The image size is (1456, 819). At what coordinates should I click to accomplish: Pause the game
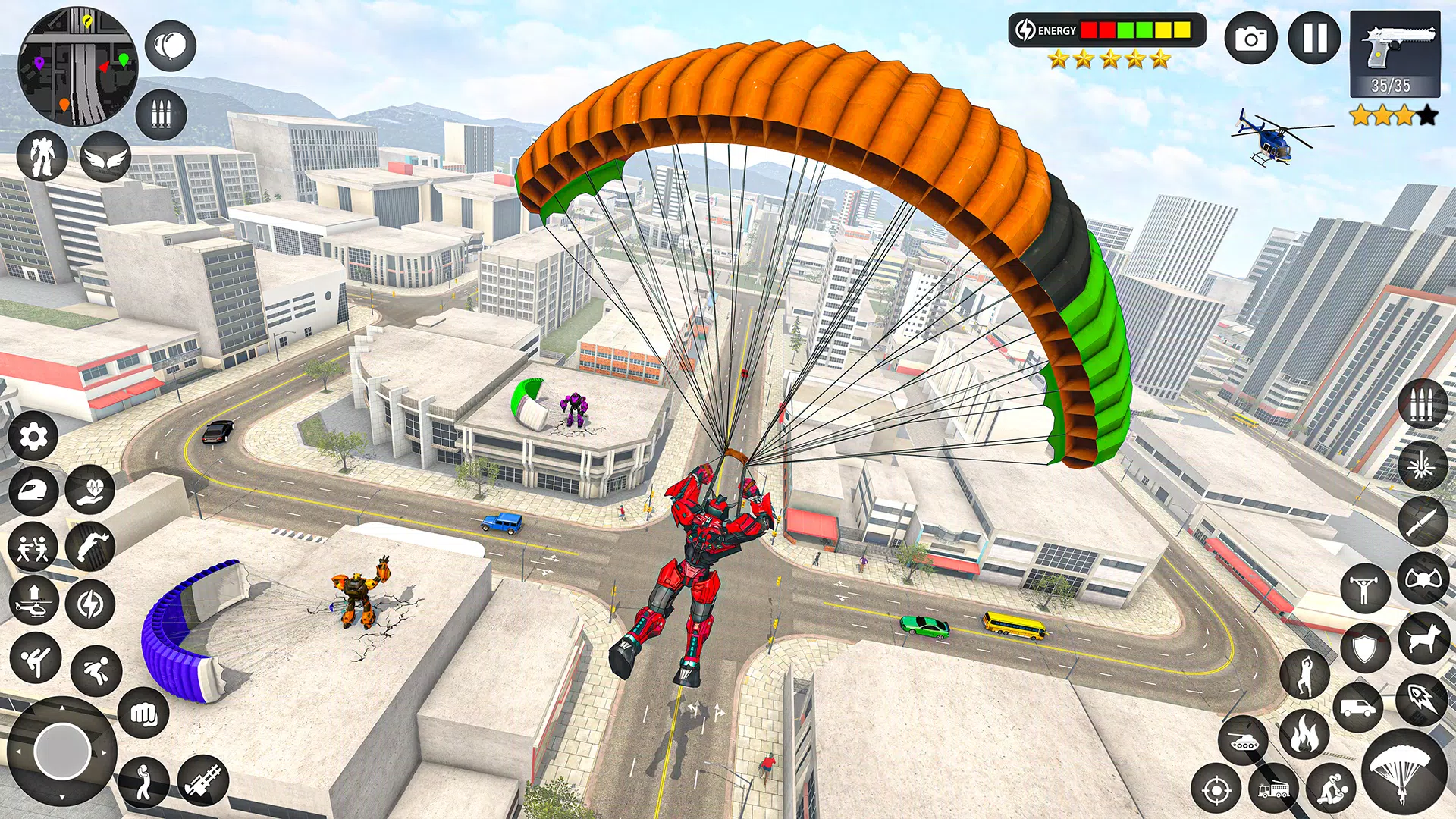coord(1315,38)
